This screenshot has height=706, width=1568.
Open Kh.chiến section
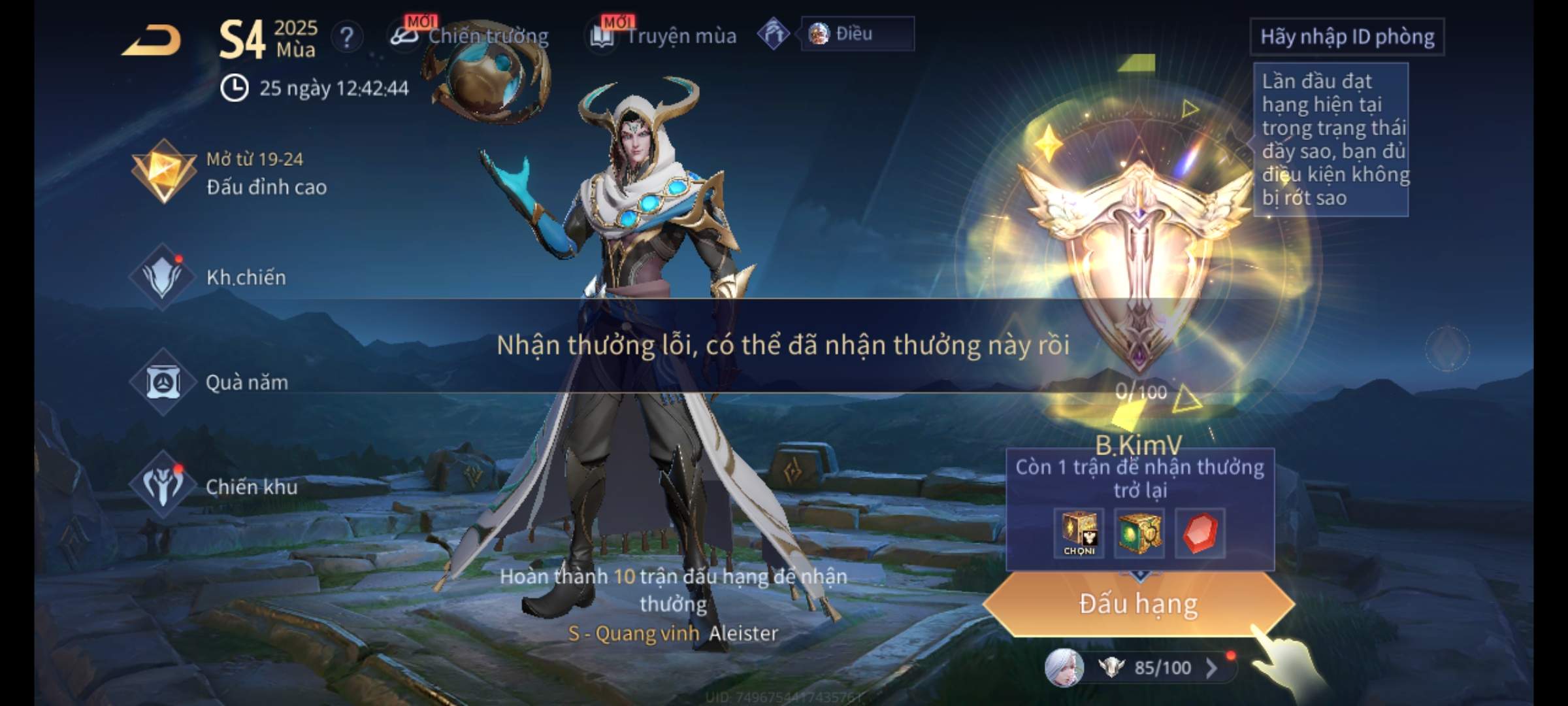click(209, 277)
